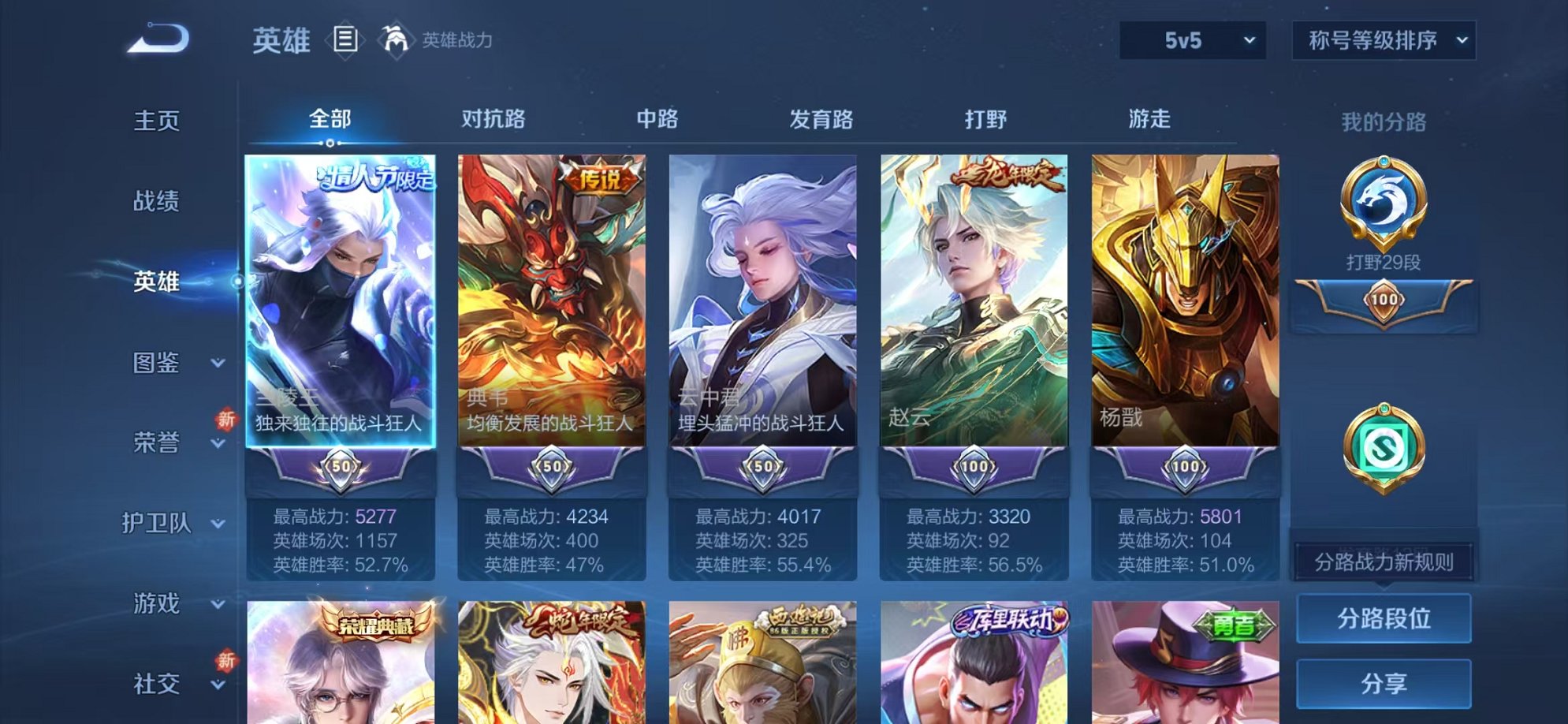1568x724 pixels.
Task: Click the 分路段位 button
Action: [x=1384, y=617]
